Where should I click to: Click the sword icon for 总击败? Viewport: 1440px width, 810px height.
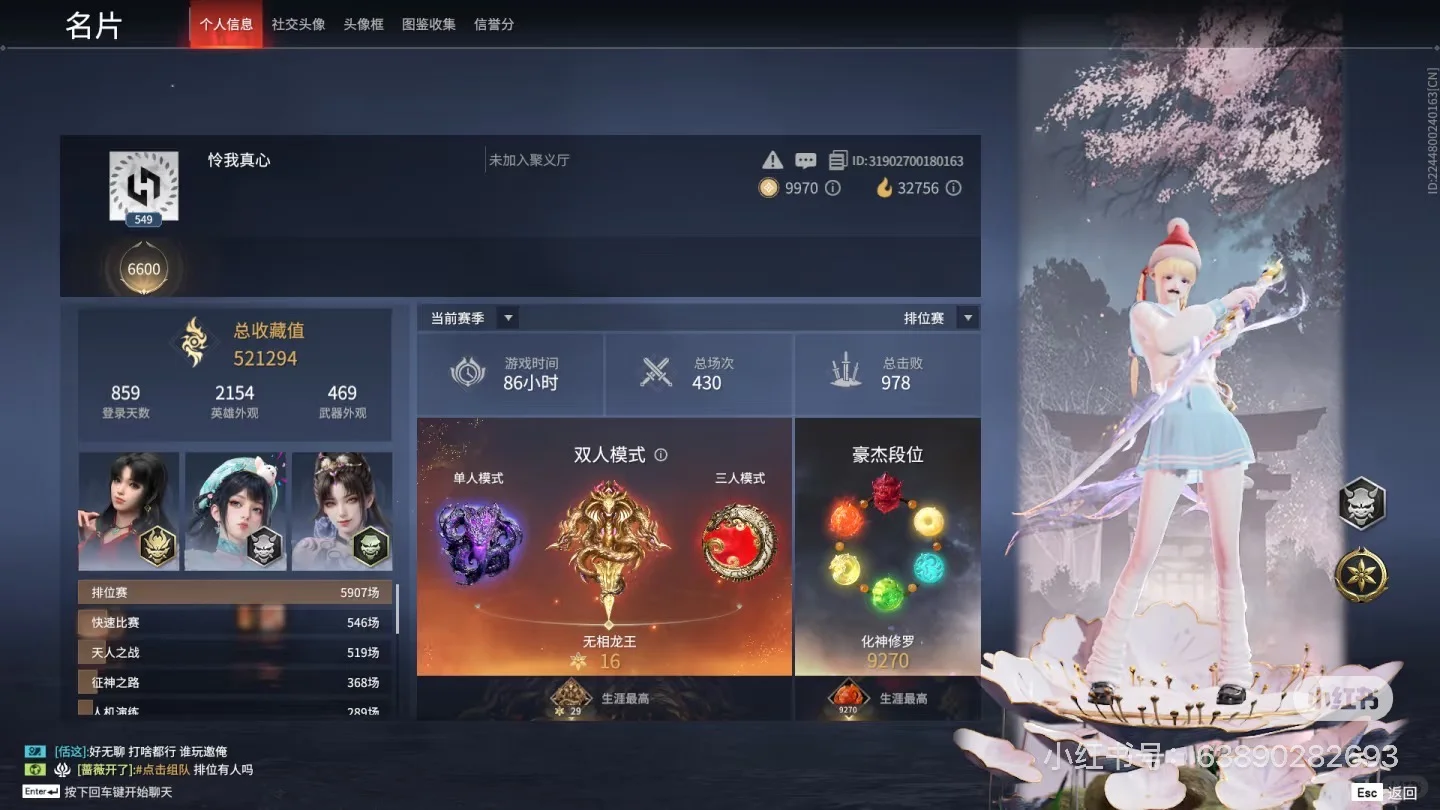pos(846,372)
